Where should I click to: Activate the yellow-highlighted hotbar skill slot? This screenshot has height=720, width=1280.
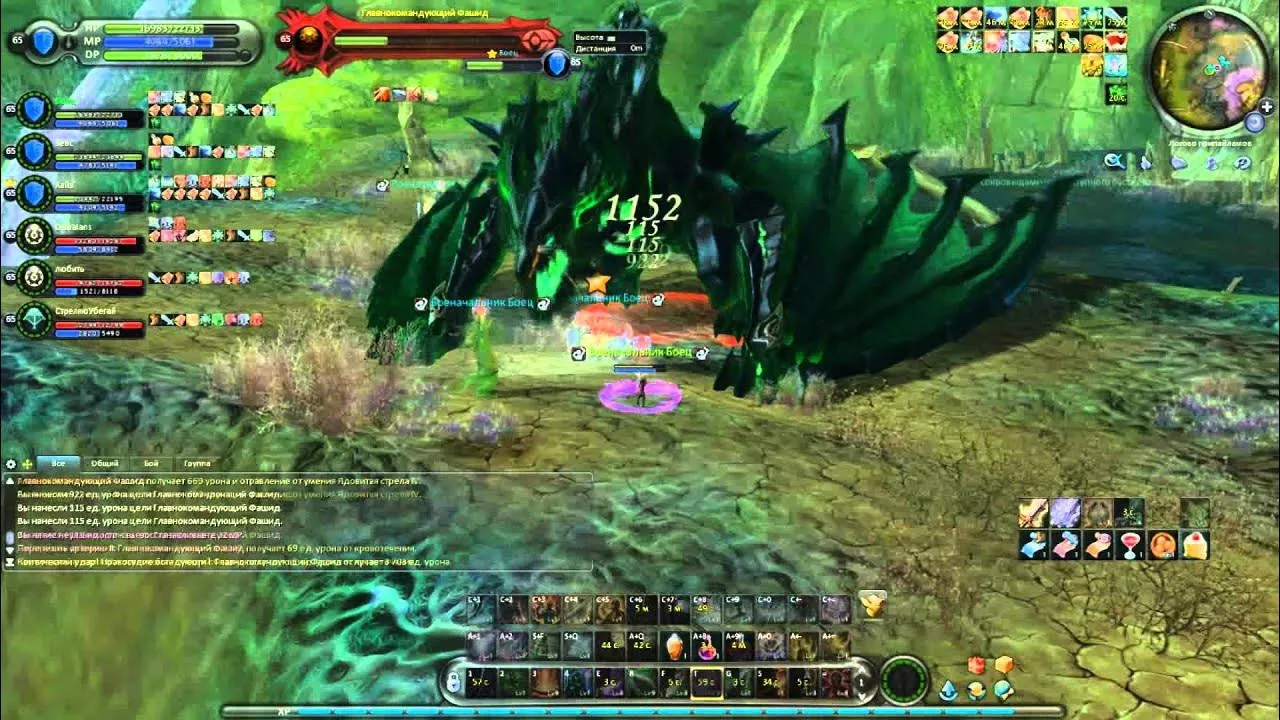pos(707,682)
